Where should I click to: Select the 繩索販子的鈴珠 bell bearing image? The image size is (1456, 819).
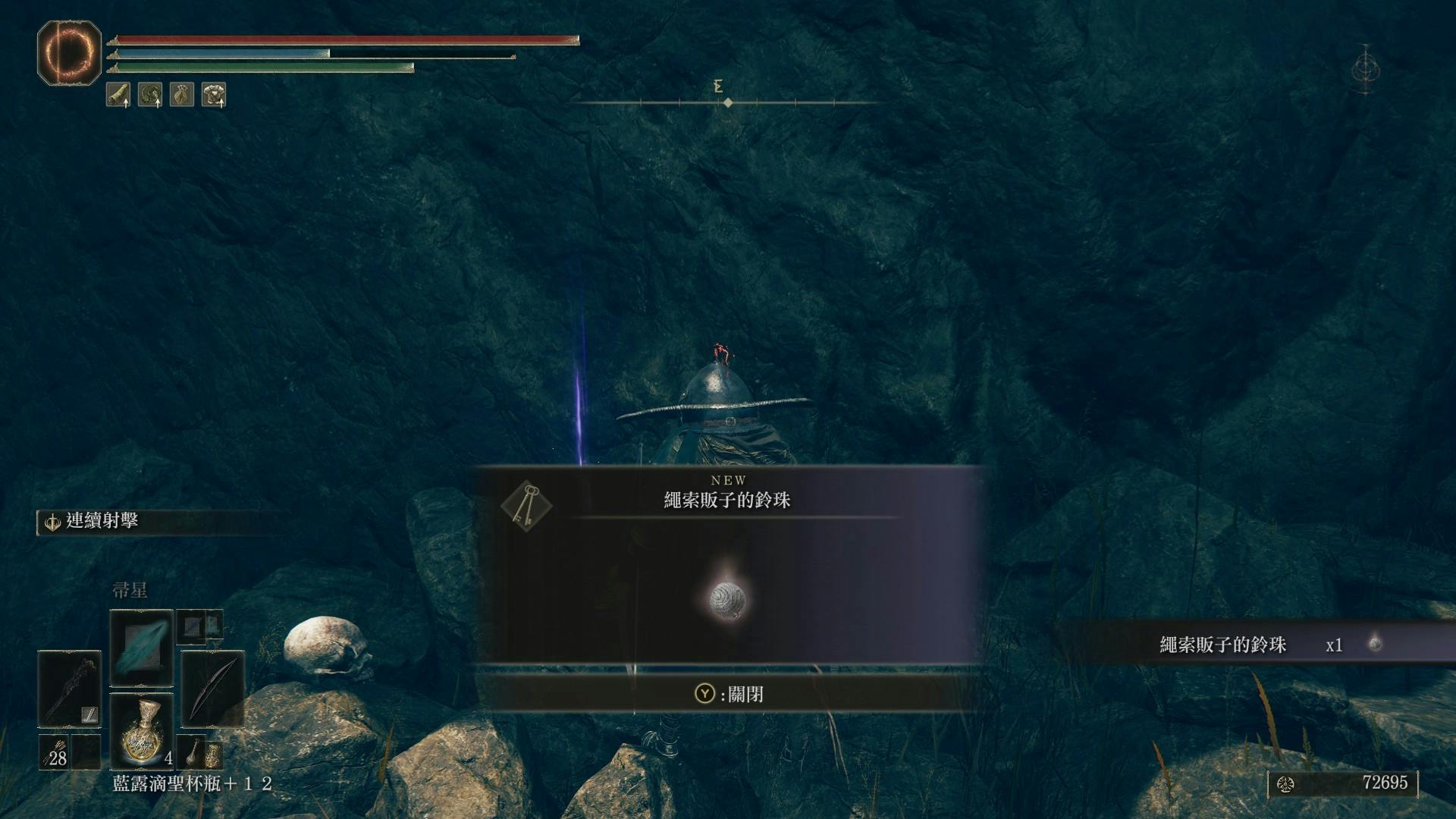click(728, 601)
